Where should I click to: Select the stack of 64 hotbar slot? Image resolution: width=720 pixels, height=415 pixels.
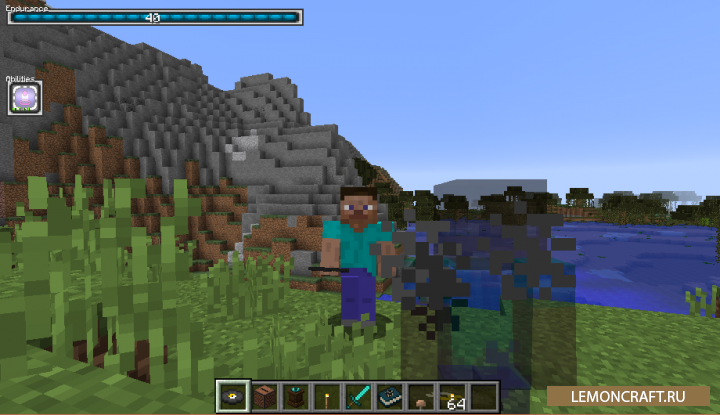click(x=452, y=396)
